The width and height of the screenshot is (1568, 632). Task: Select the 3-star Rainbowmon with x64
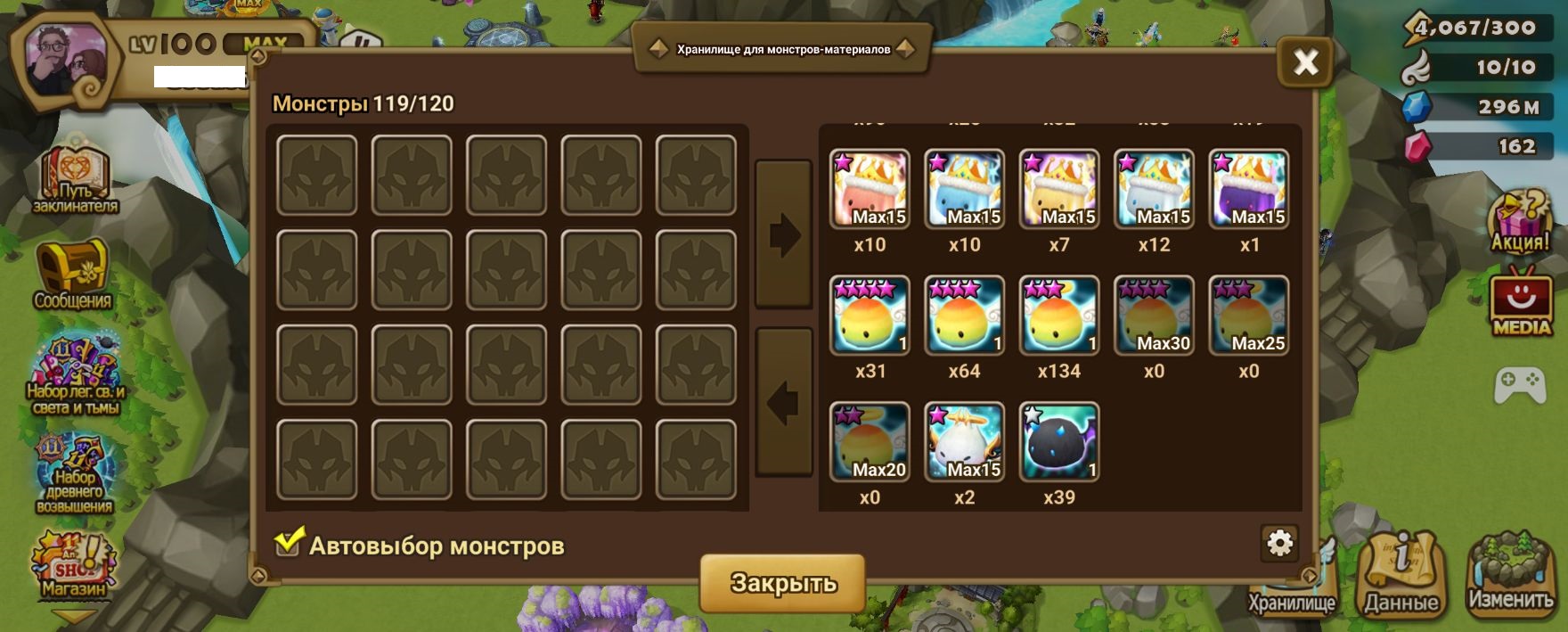click(x=964, y=316)
